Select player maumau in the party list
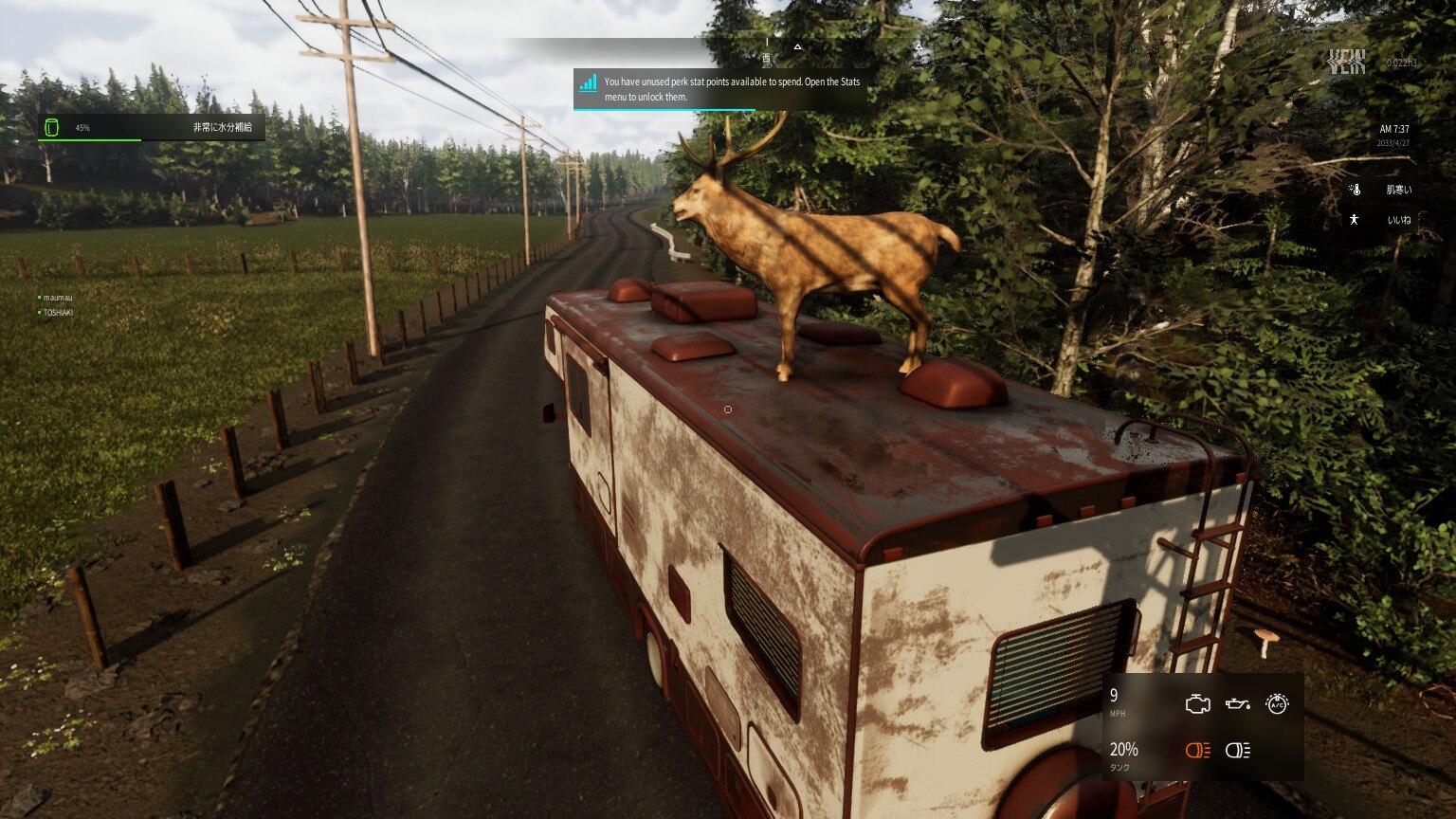This screenshot has height=819, width=1456. point(57,298)
